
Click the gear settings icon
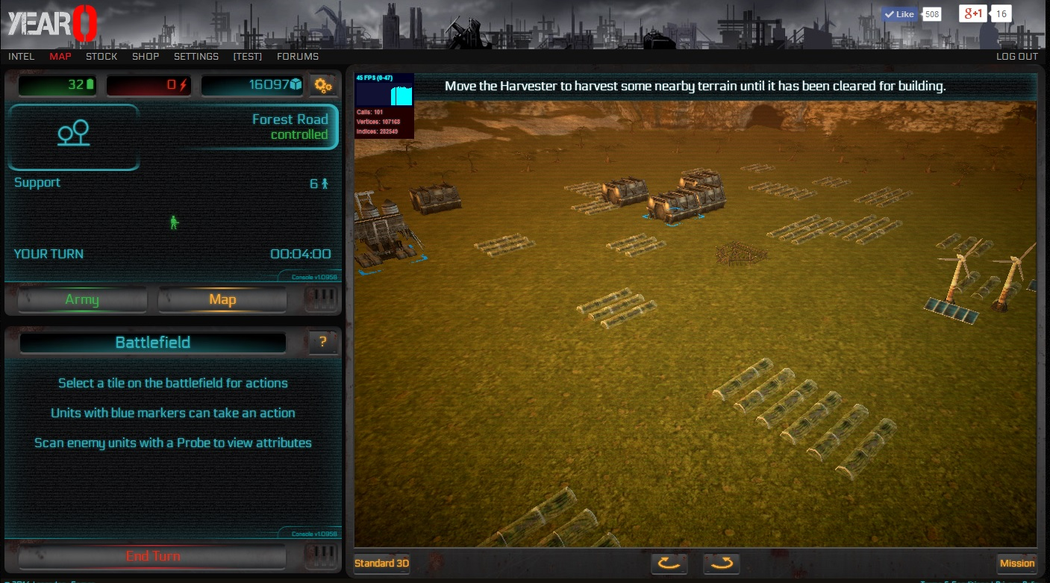coord(322,86)
